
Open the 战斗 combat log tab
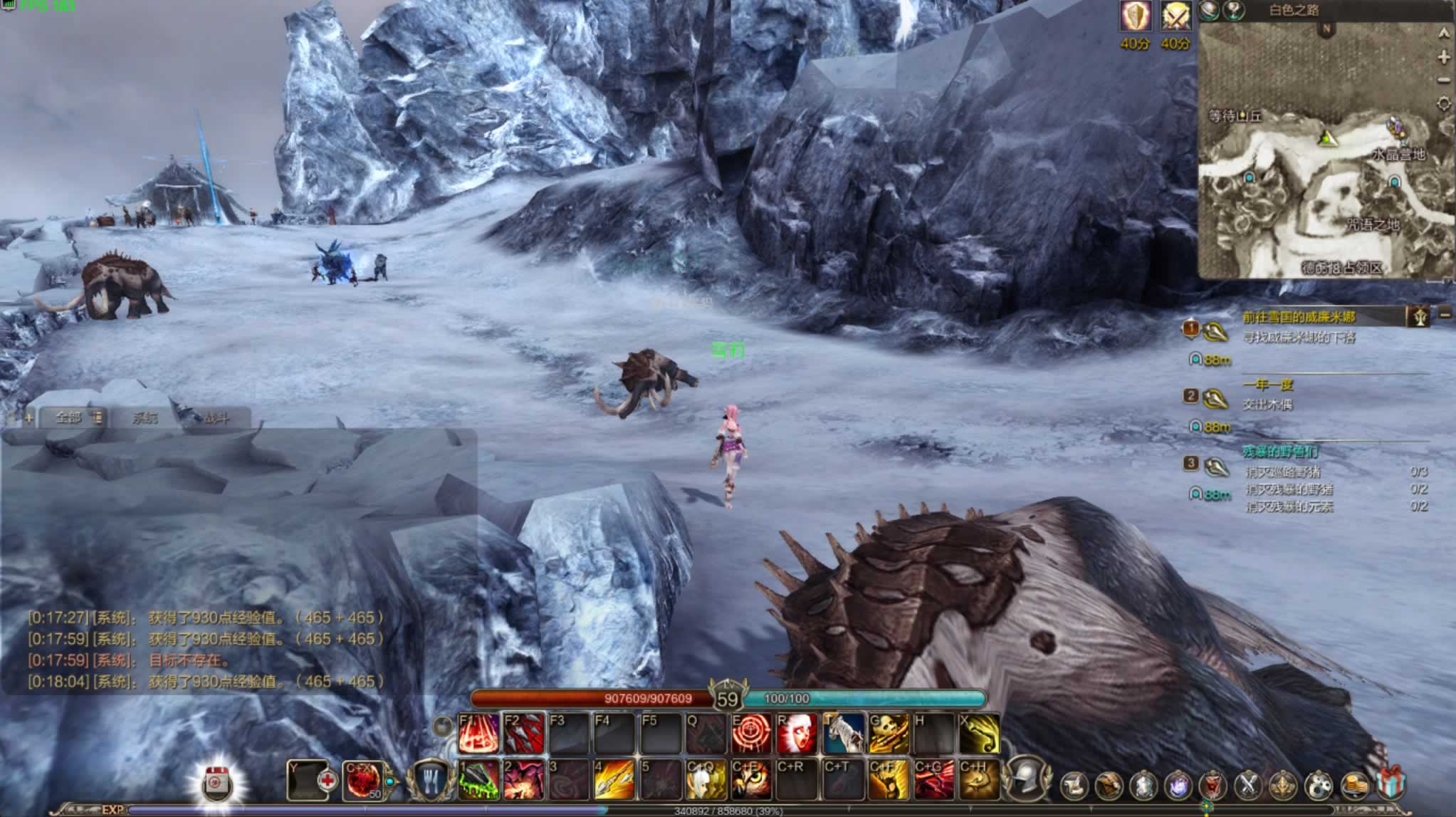pyautogui.click(x=216, y=418)
